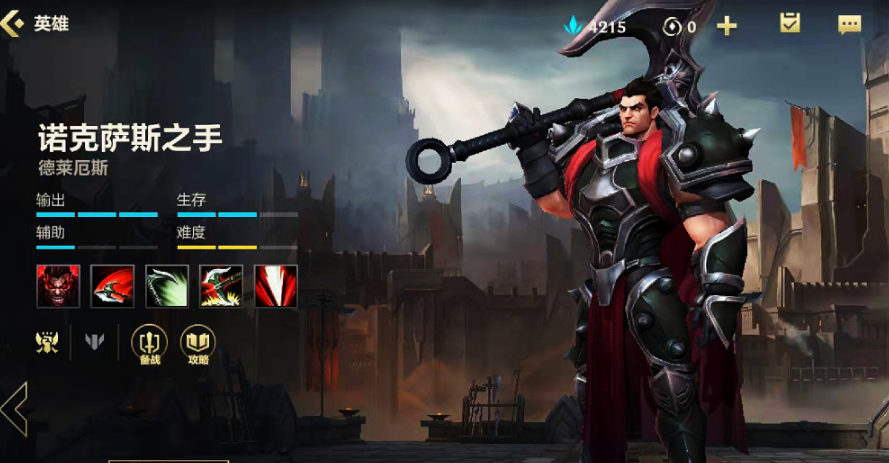Open the 攻略 guide button
Image resolution: width=889 pixels, height=463 pixels.
pyautogui.click(x=197, y=343)
